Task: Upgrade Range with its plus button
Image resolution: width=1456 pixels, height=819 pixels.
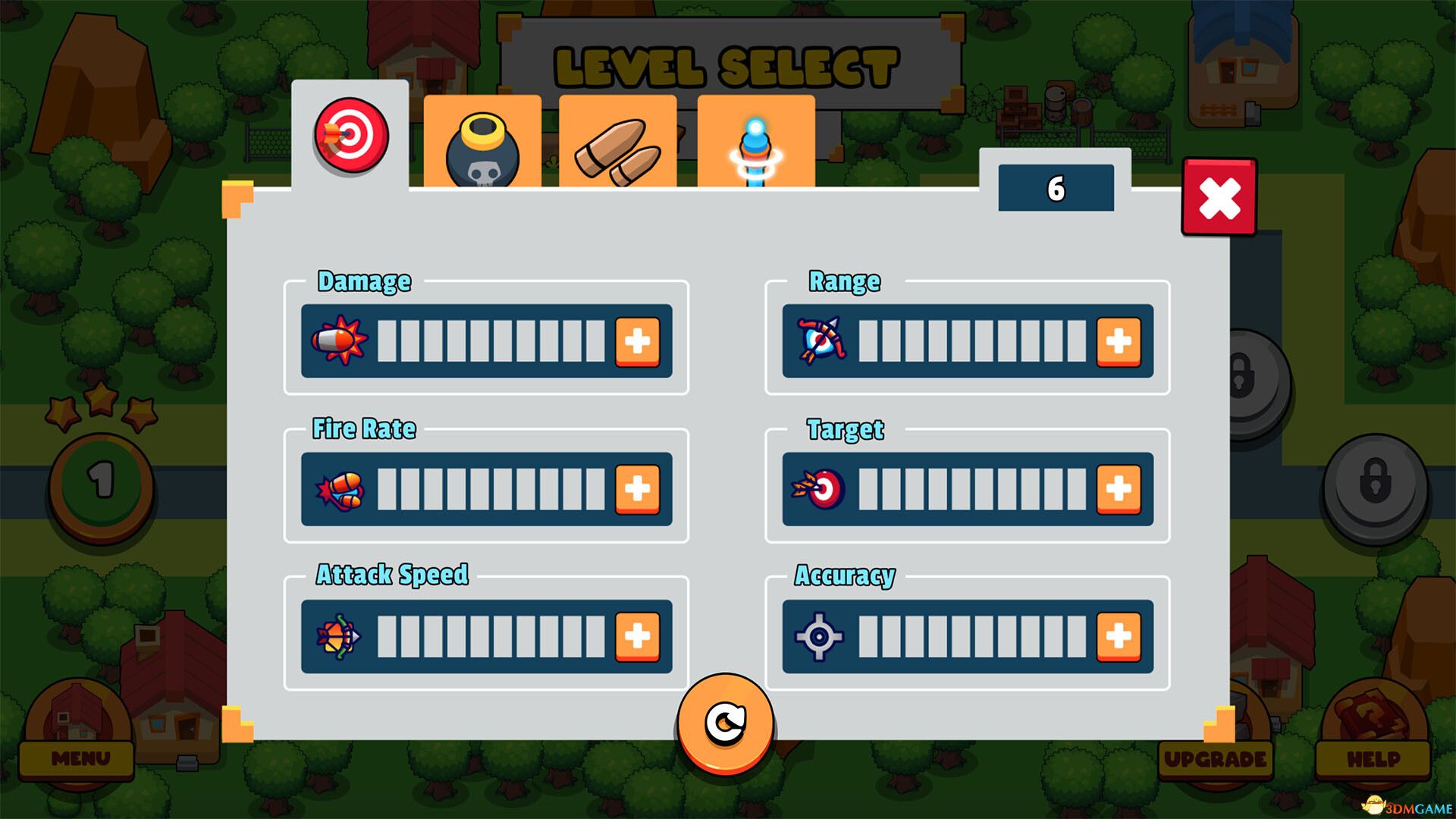Action: click(x=1120, y=341)
